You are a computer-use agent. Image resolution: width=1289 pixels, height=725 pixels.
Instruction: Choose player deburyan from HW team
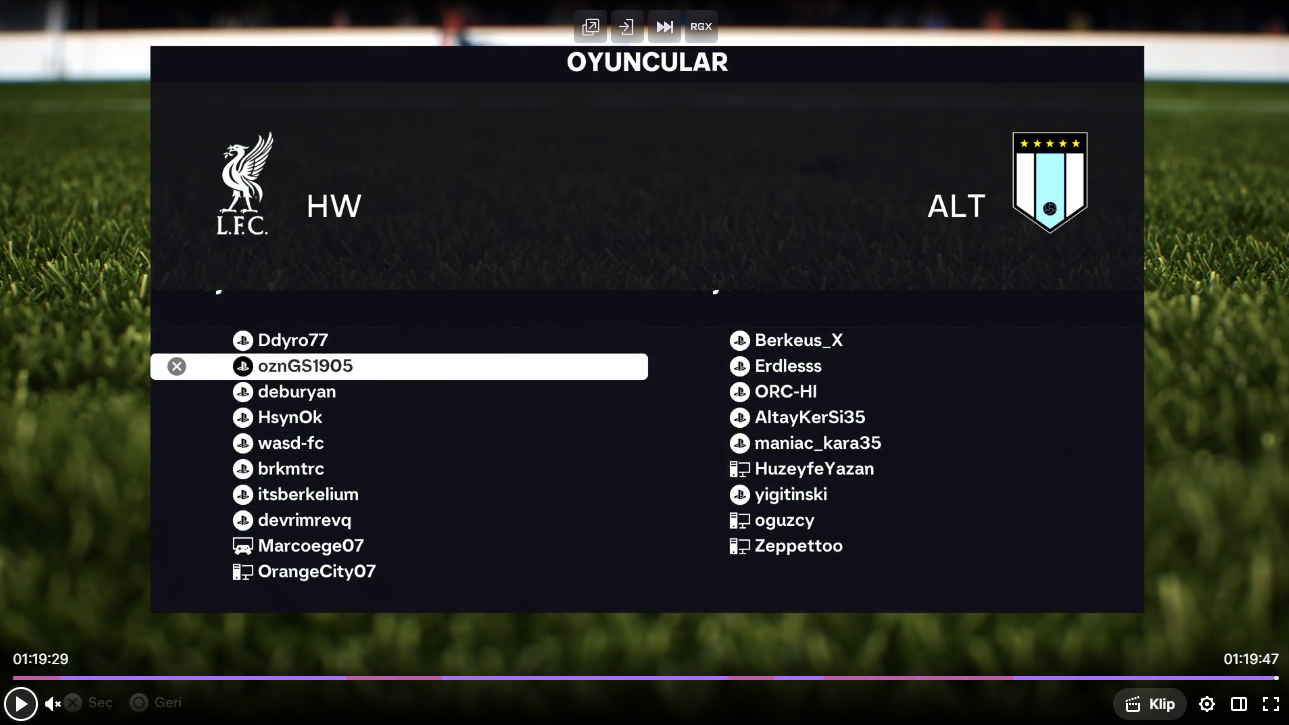pos(296,392)
